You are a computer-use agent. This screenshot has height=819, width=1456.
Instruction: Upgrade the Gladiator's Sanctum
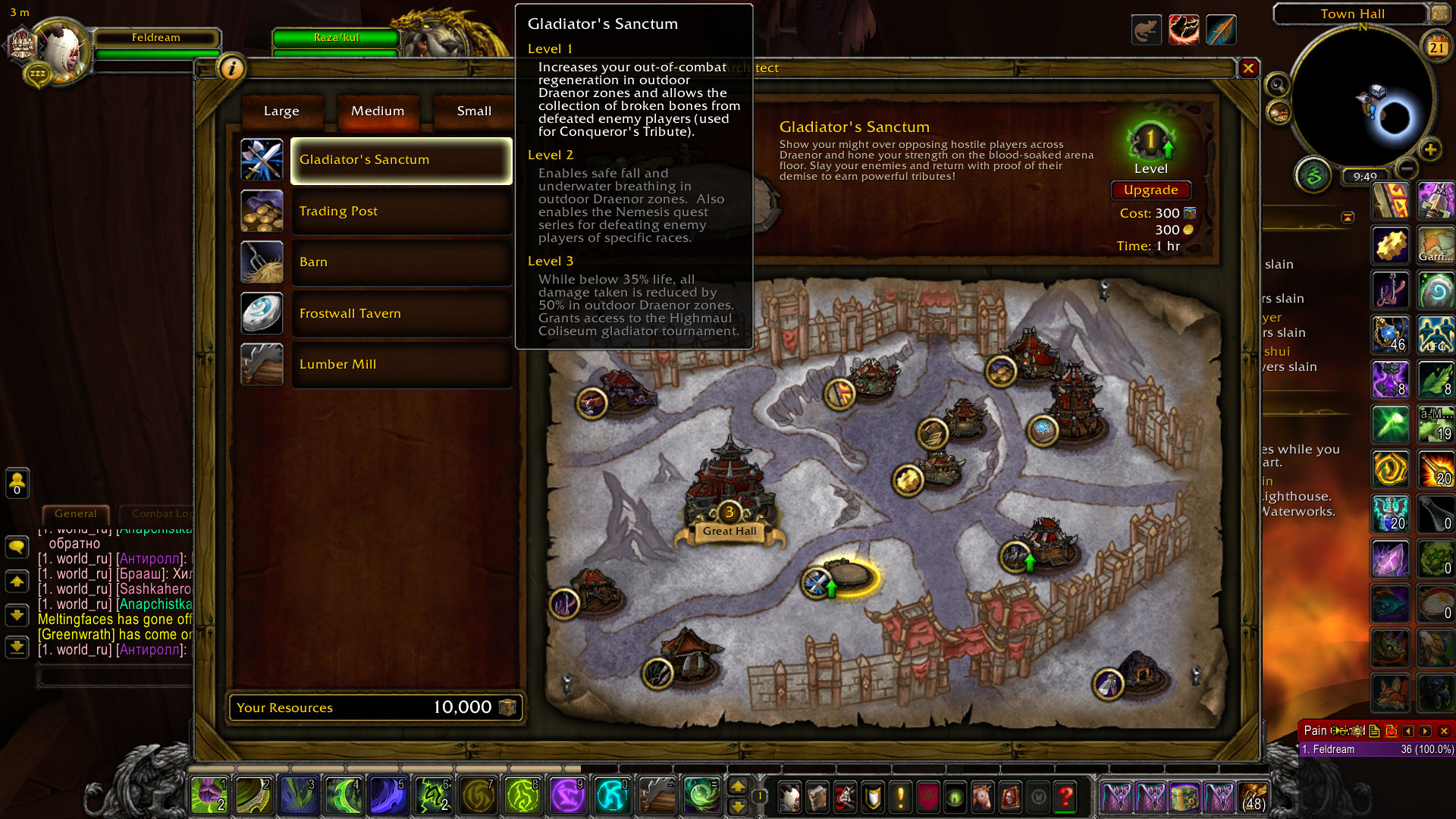tap(1150, 190)
